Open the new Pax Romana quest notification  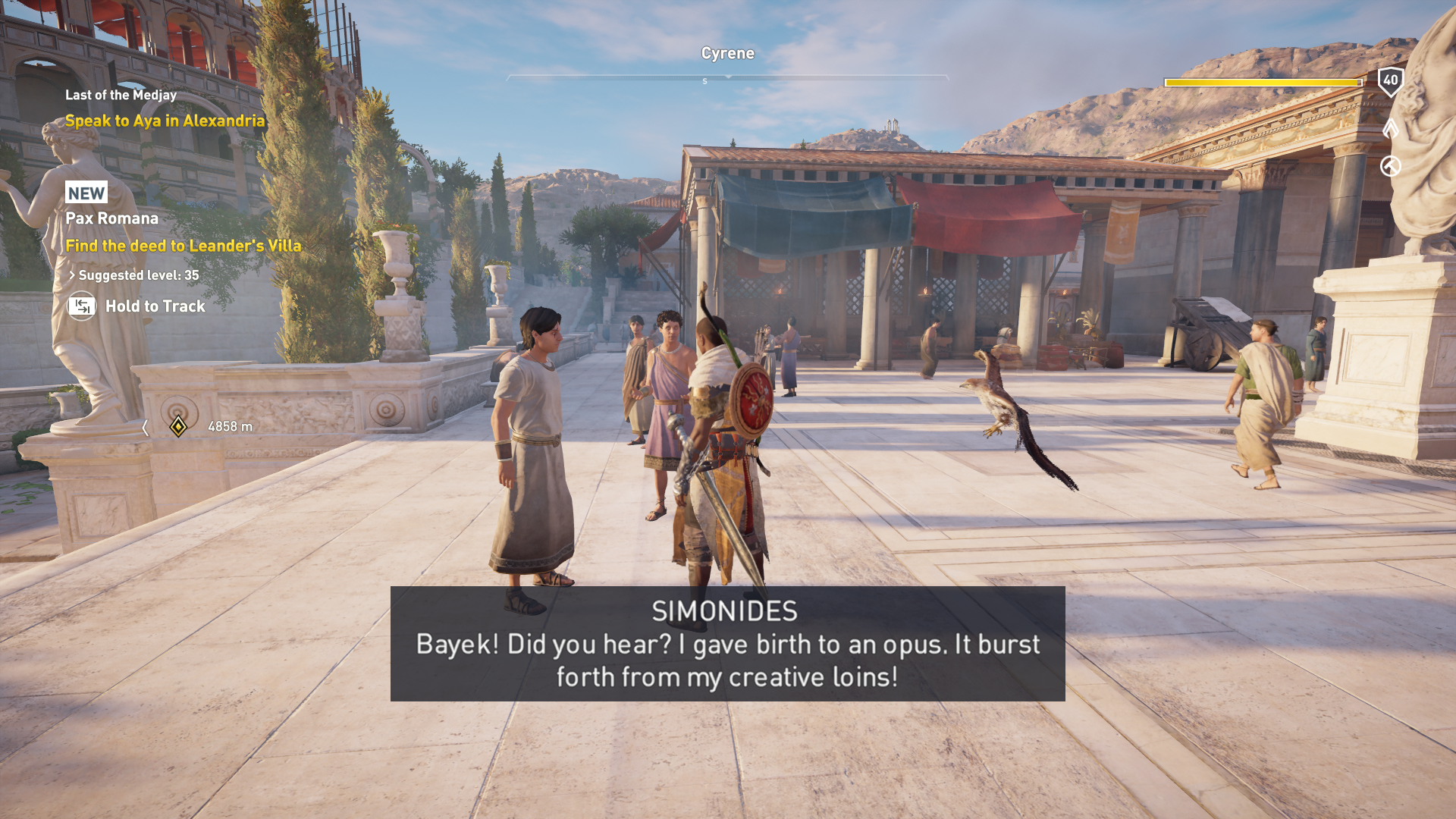click(111, 218)
